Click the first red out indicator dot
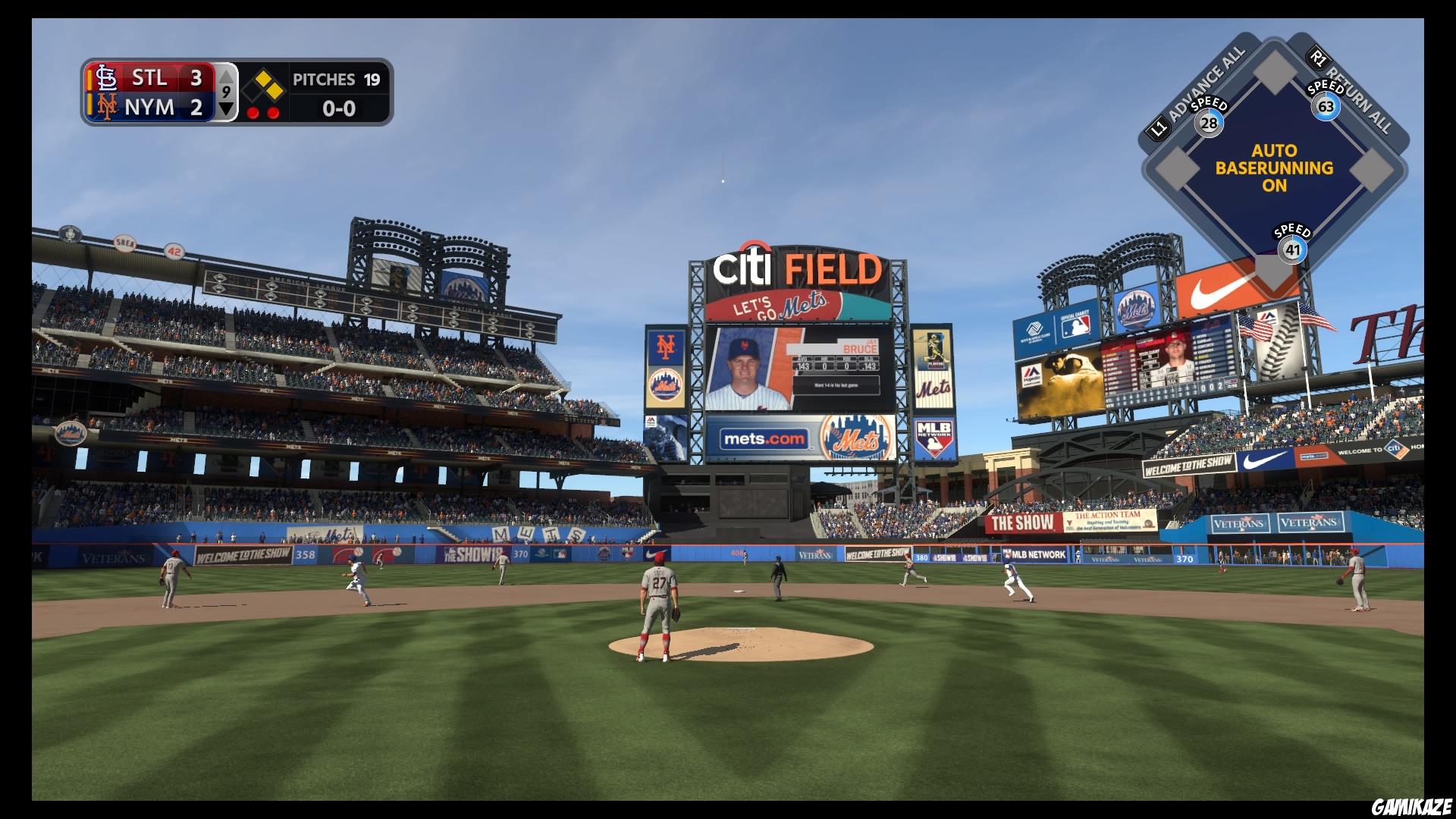The height and width of the screenshot is (819, 1456). pyautogui.click(x=252, y=111)
